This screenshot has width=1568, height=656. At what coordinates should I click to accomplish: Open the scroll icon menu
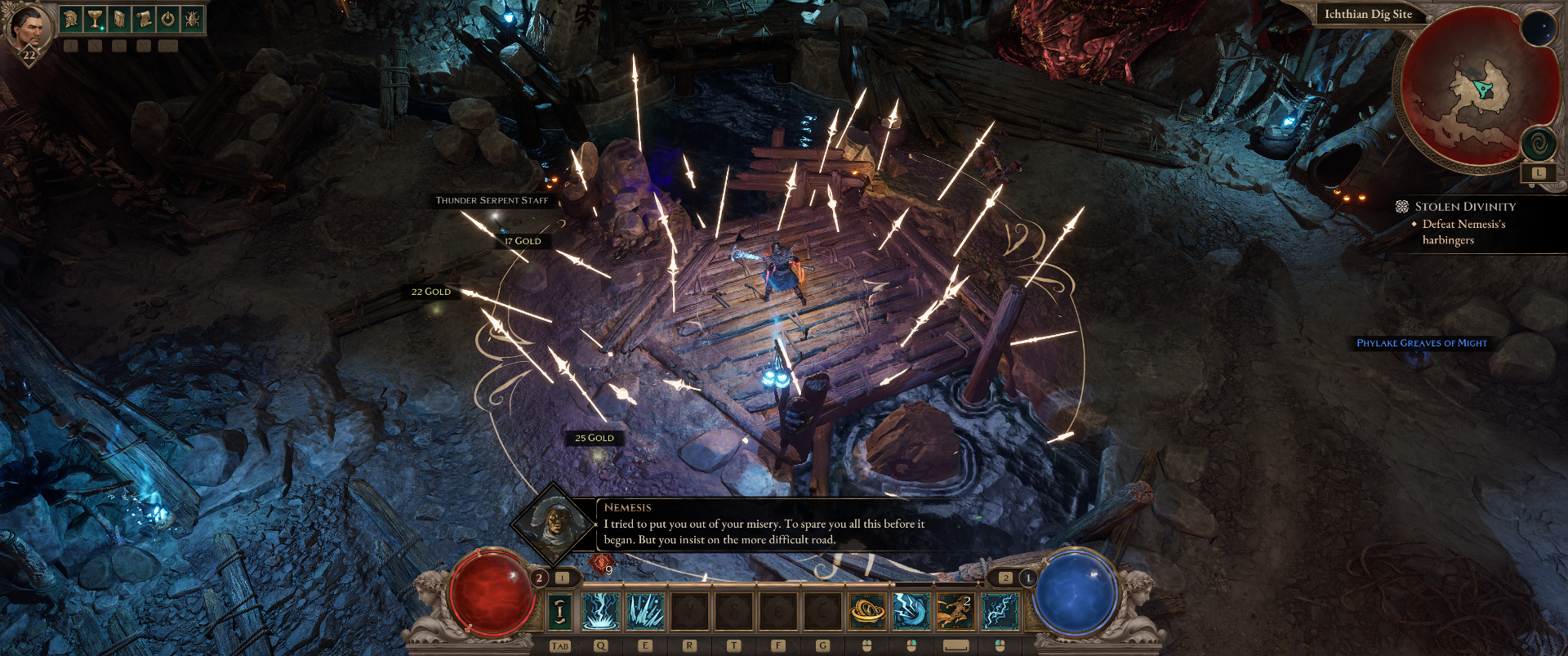[144, 19]
